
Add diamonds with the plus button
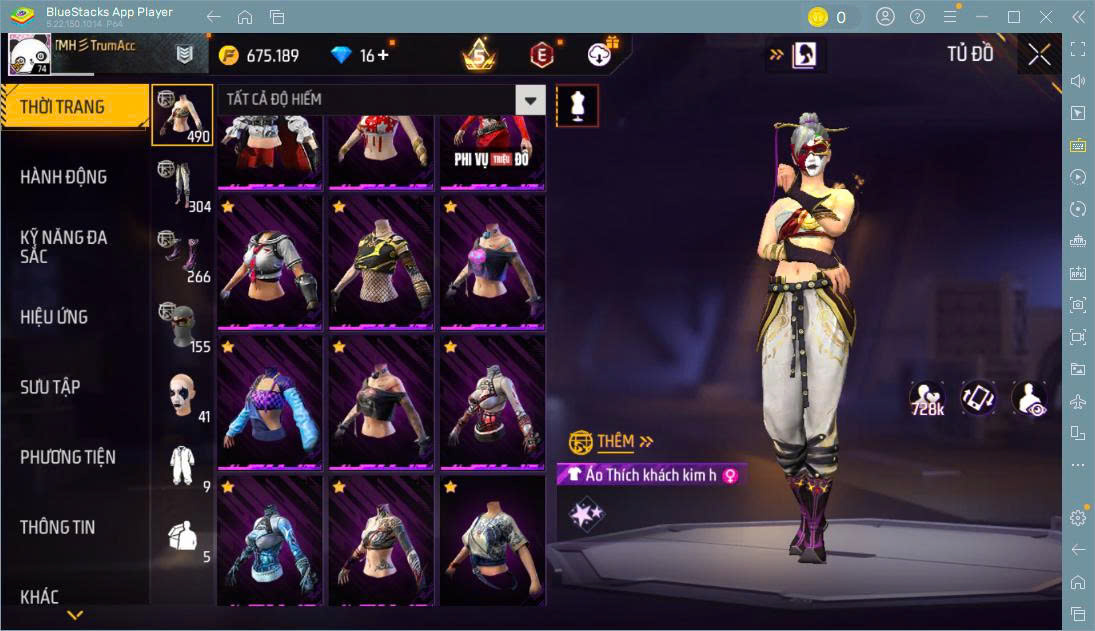coord(382,55)
